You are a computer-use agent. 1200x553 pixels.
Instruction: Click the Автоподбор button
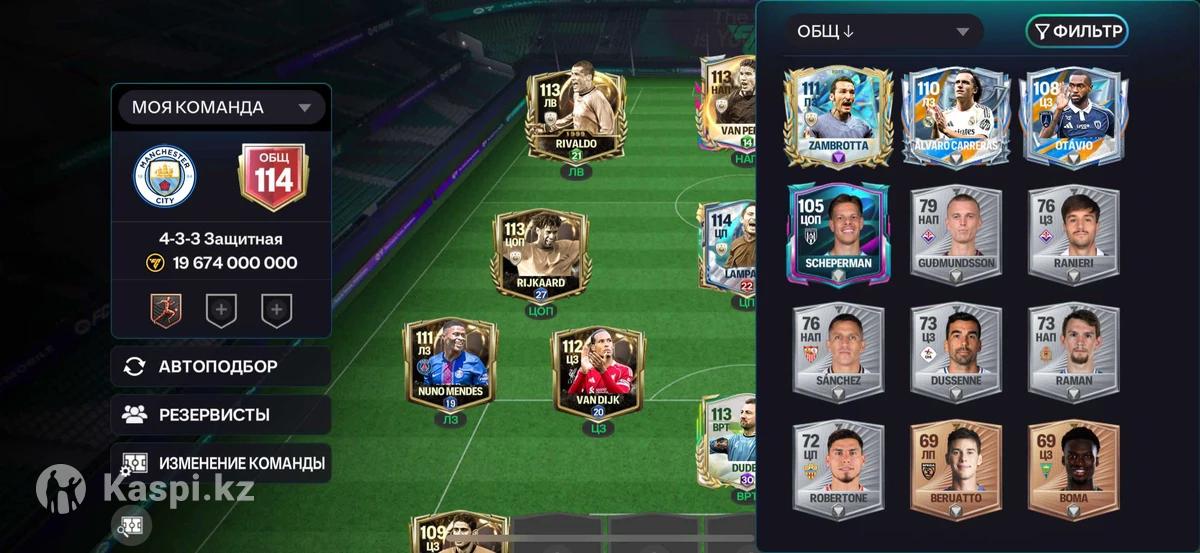pyautogui.click(x=220, y=367)
